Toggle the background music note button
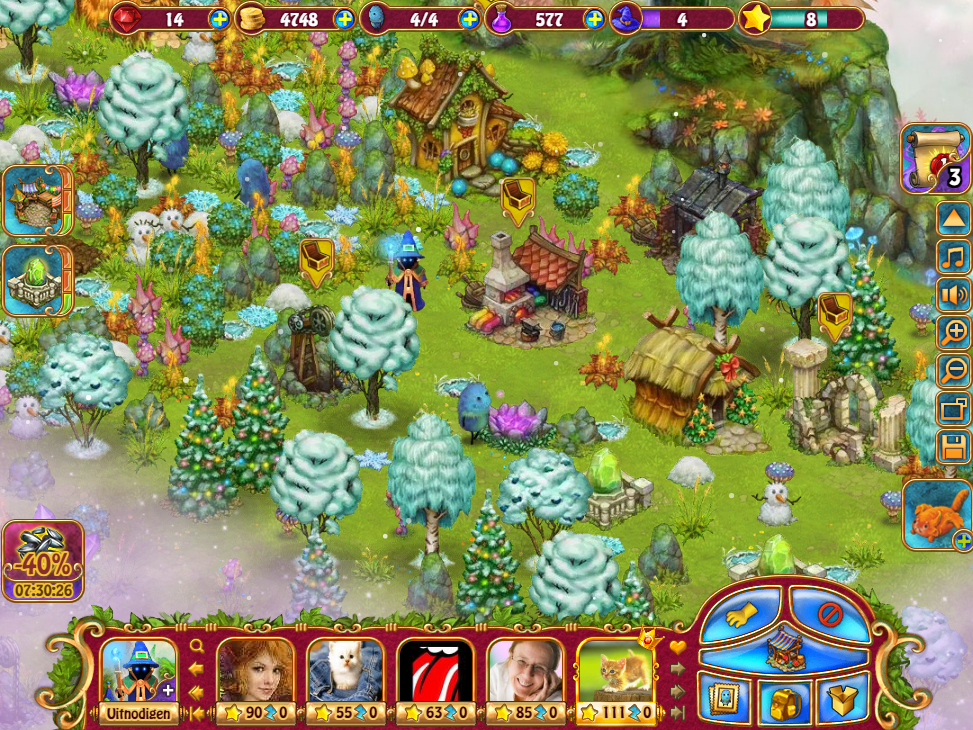Image resolution: width=973 pixels, height=730 pixels. click(954, 256)
